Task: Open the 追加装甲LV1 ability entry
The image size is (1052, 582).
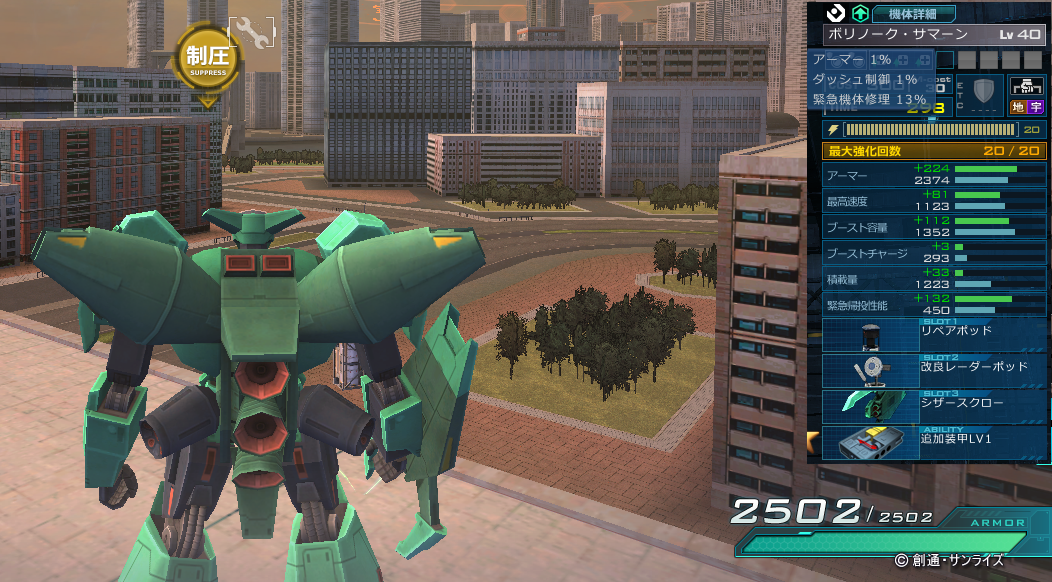Action: pos(934,442)
